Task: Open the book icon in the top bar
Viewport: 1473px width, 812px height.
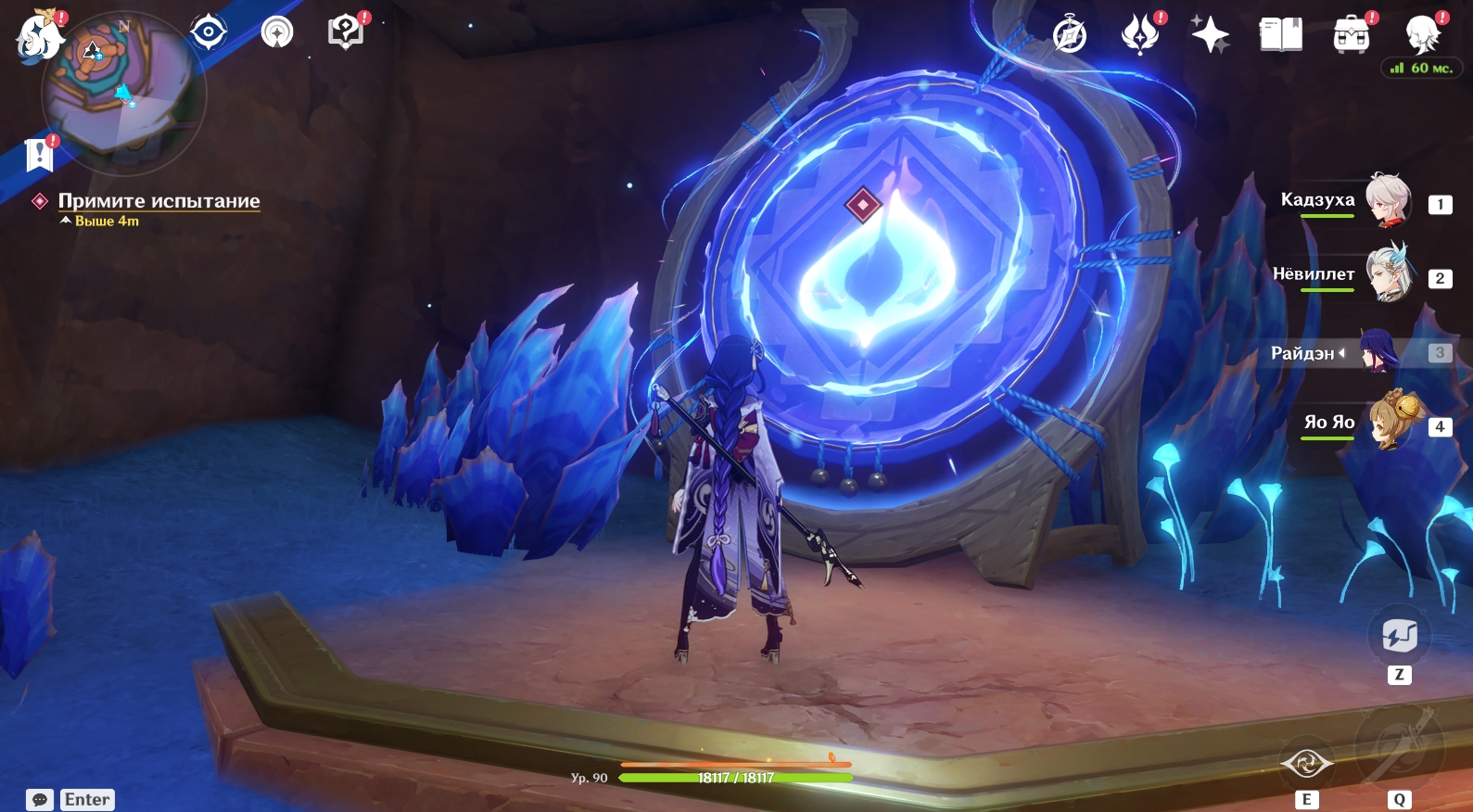Action: click(x=1280, y=35)
